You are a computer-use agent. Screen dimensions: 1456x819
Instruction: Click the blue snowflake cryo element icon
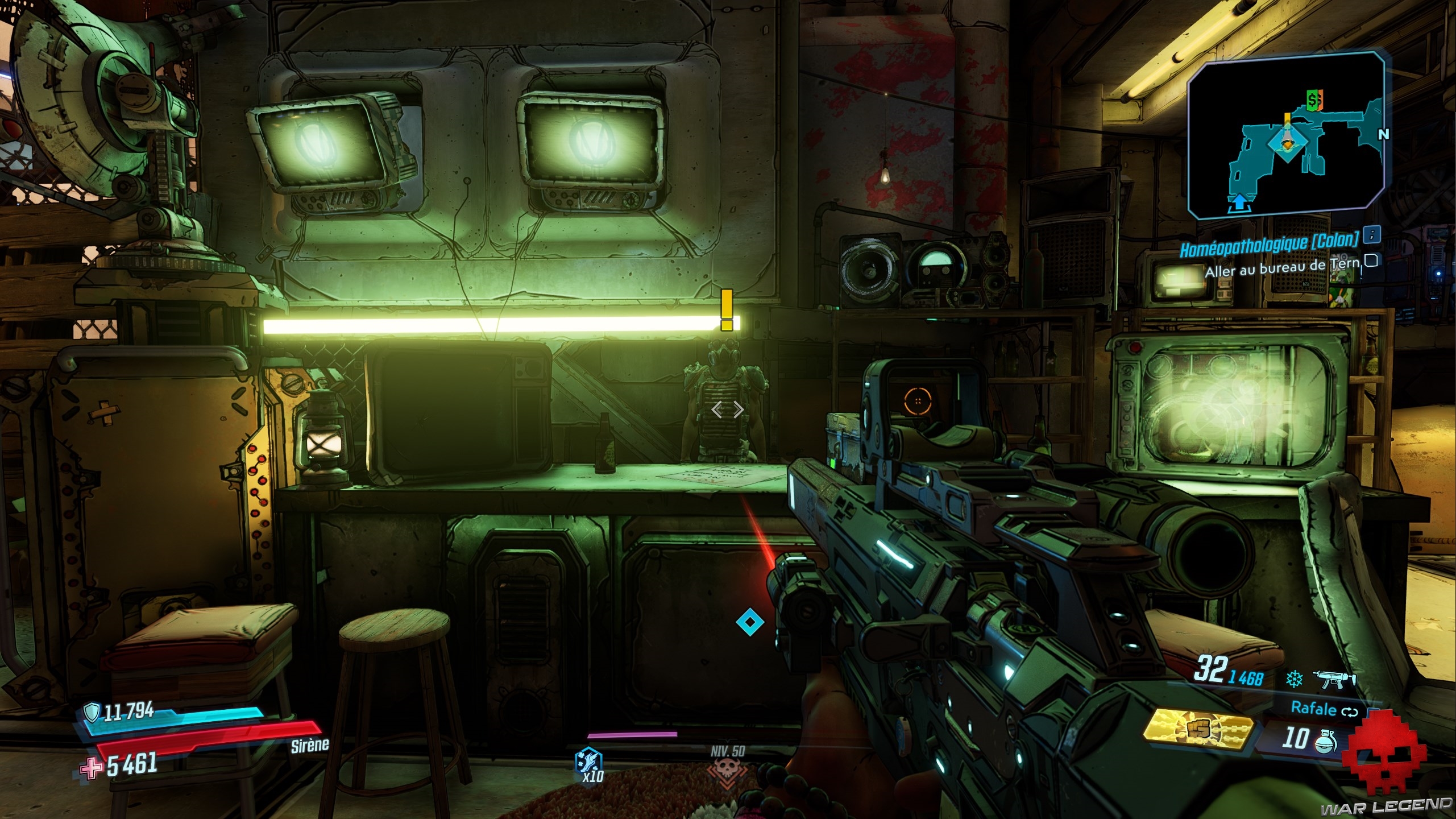click(1294, 679)
